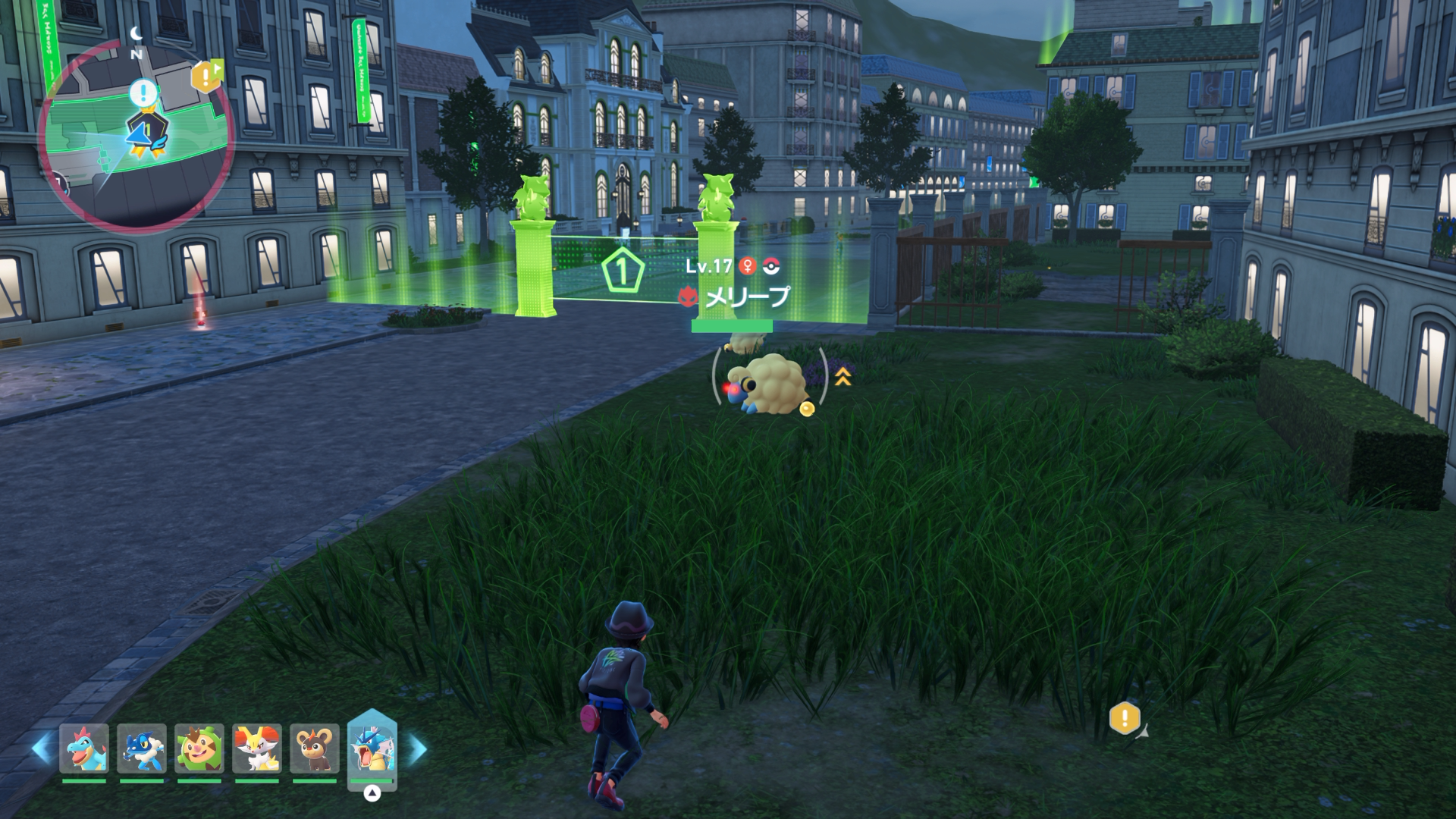Select the Litleo party slot
1456x819 pixels.
pos(315,748)
